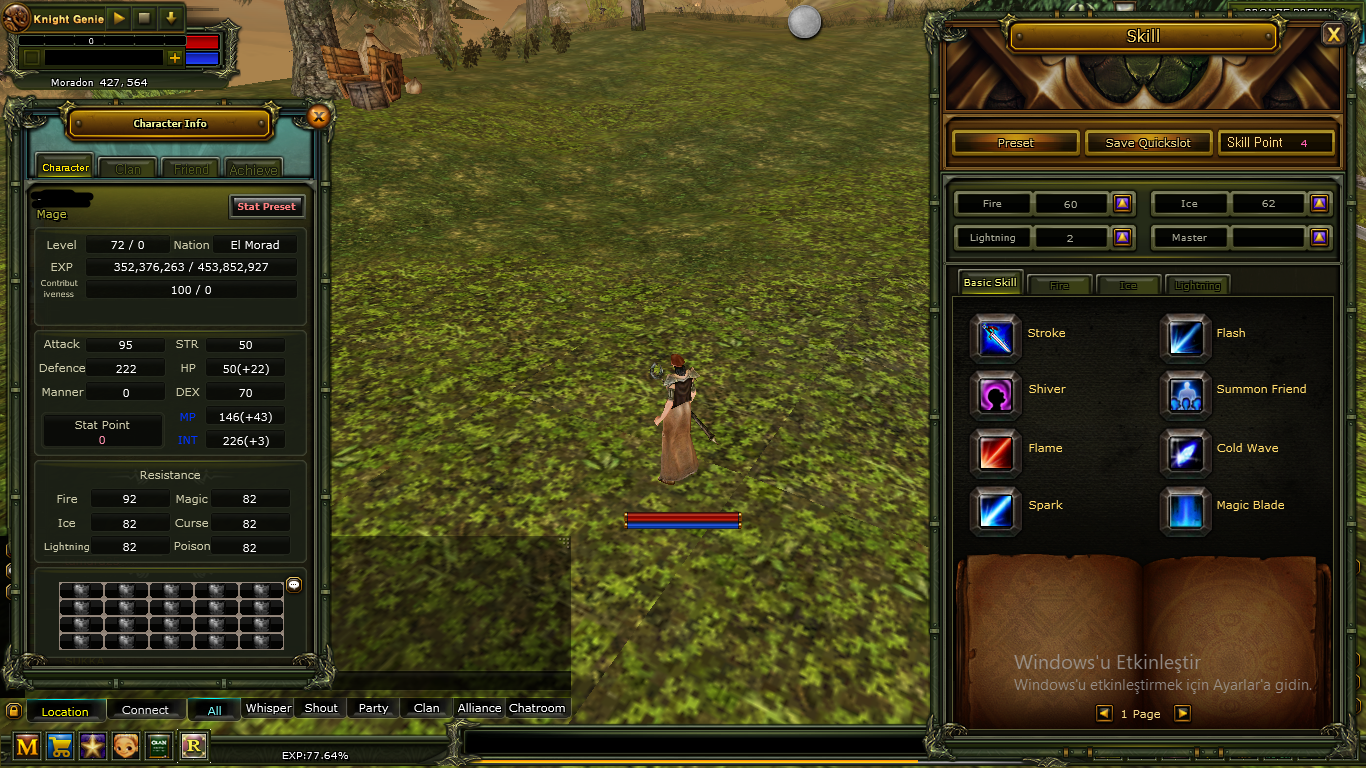Select the Stroke skill icon
1366x768 pixels.
[x=994, y=338]
